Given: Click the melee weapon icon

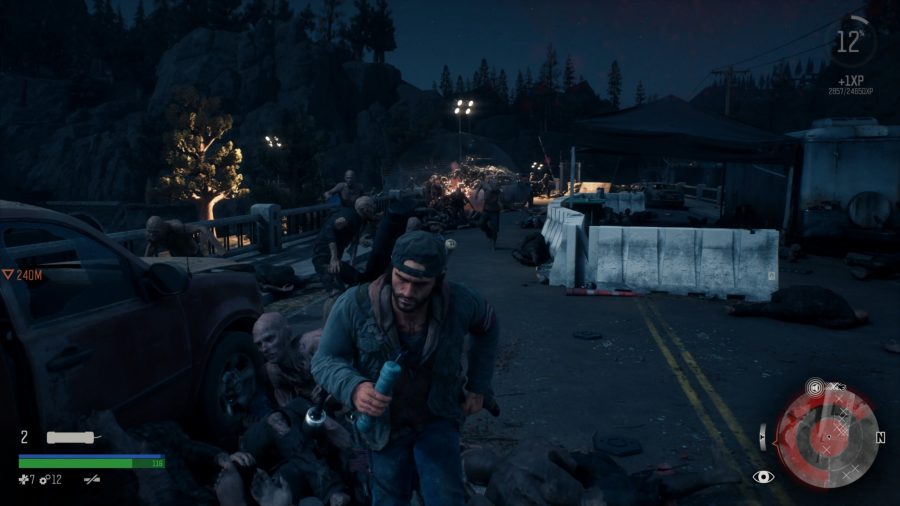Looking at the screenshot, I should (x=92, y=480).
